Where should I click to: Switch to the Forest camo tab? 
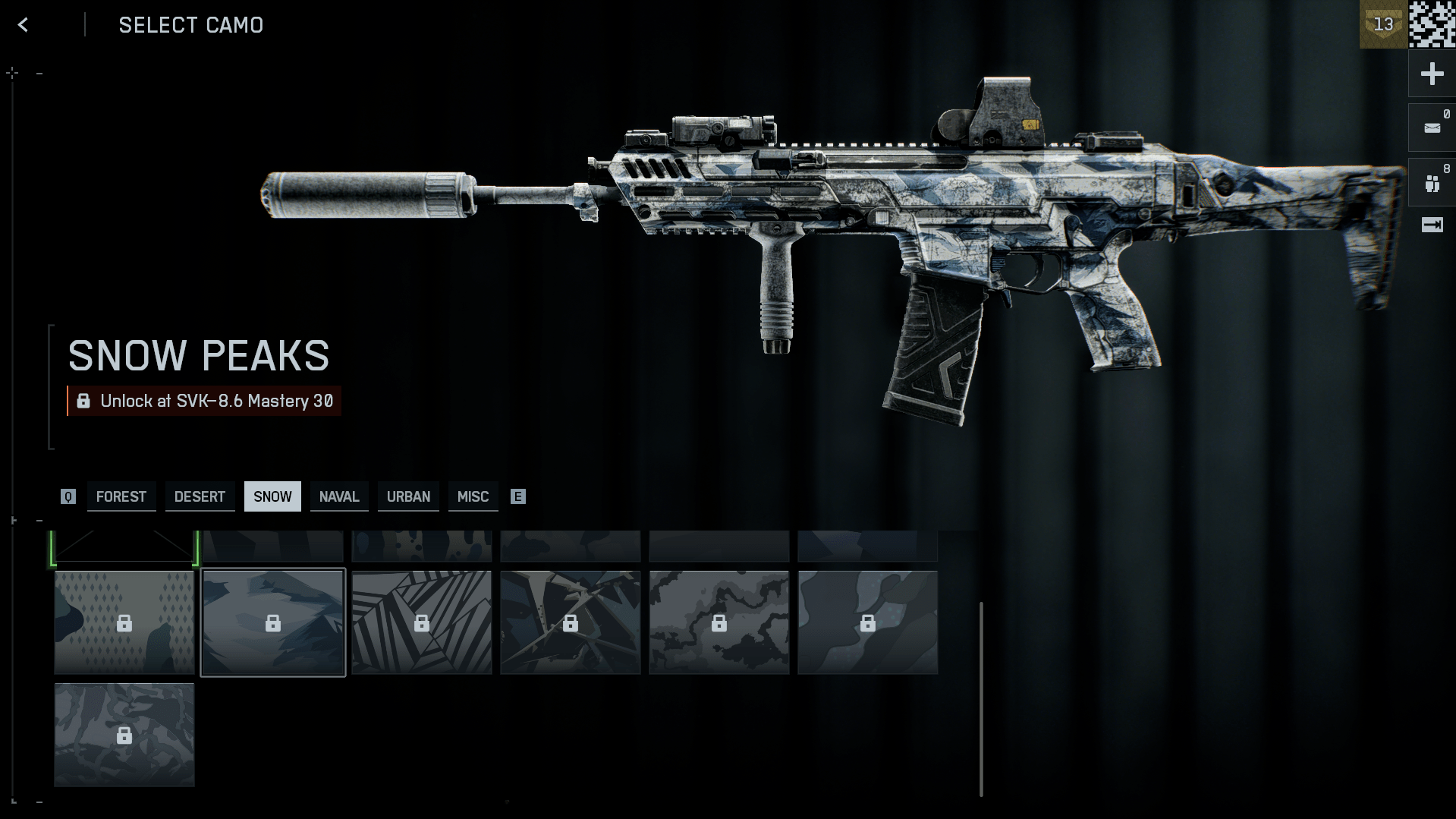(x=121, y=496)
